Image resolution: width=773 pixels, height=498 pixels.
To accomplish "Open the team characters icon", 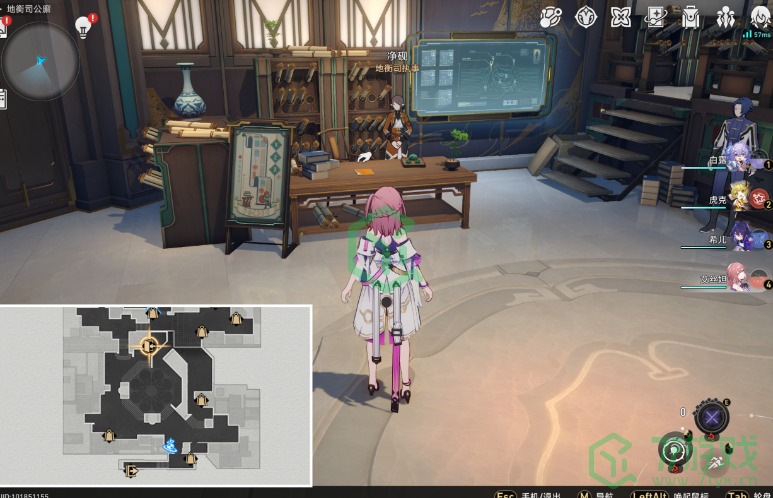I will pos(726,16).
